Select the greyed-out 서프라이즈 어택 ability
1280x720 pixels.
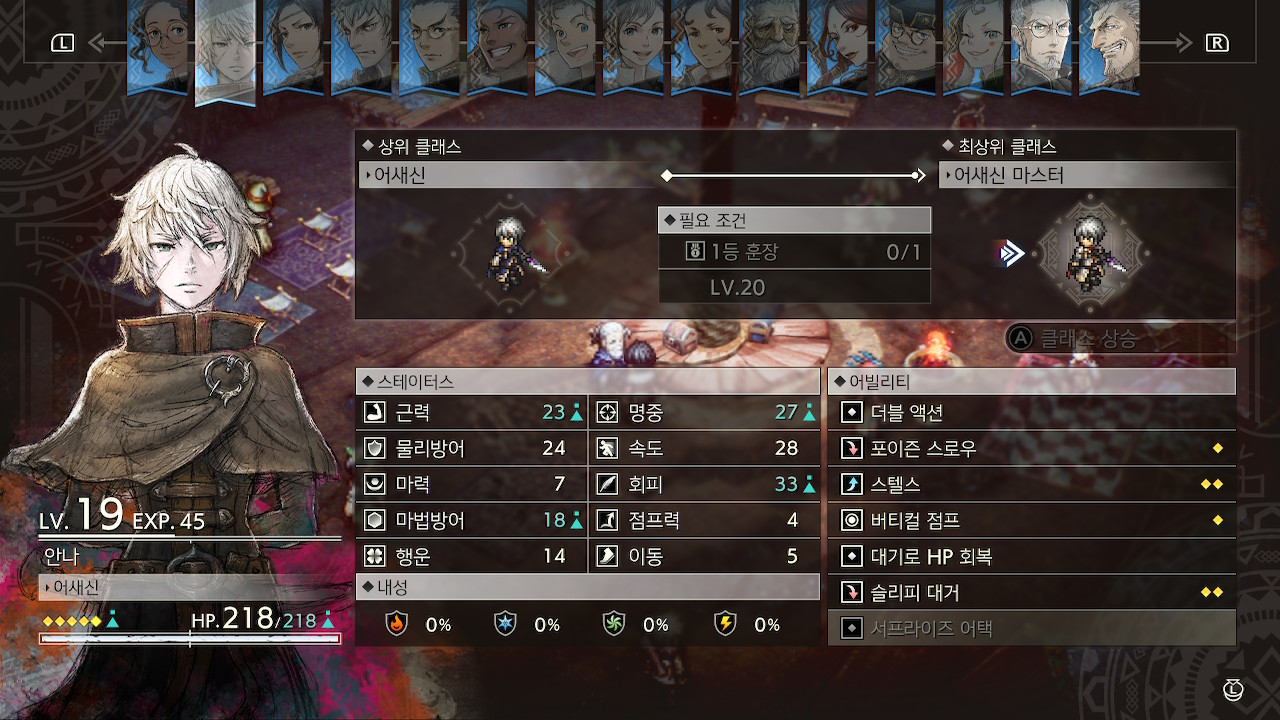point(1031,628)
